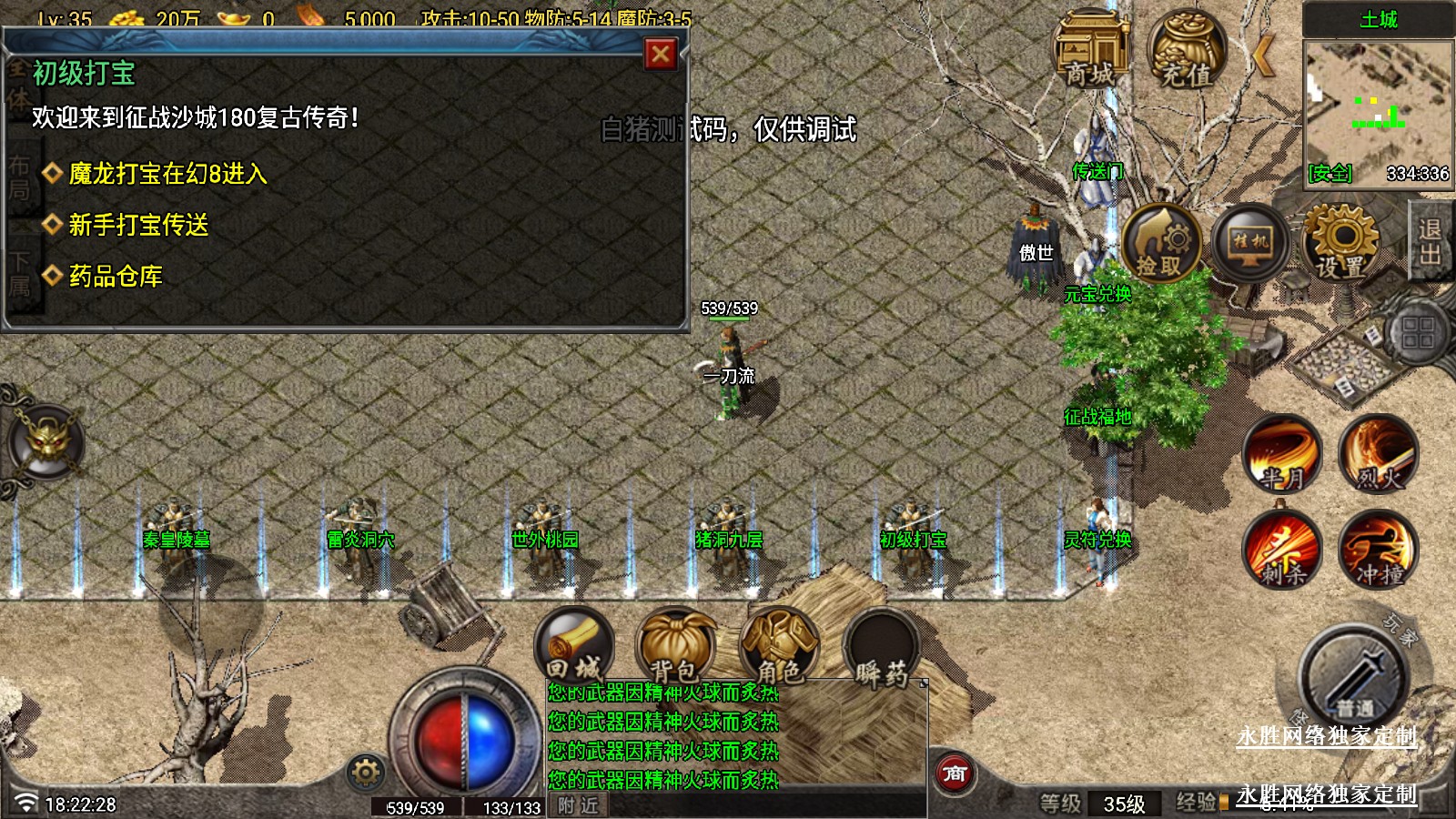Open the 设置 settings gear
Image resolution: width=1456 pixels, height=819 pixels.
(x=1340, y=243)
